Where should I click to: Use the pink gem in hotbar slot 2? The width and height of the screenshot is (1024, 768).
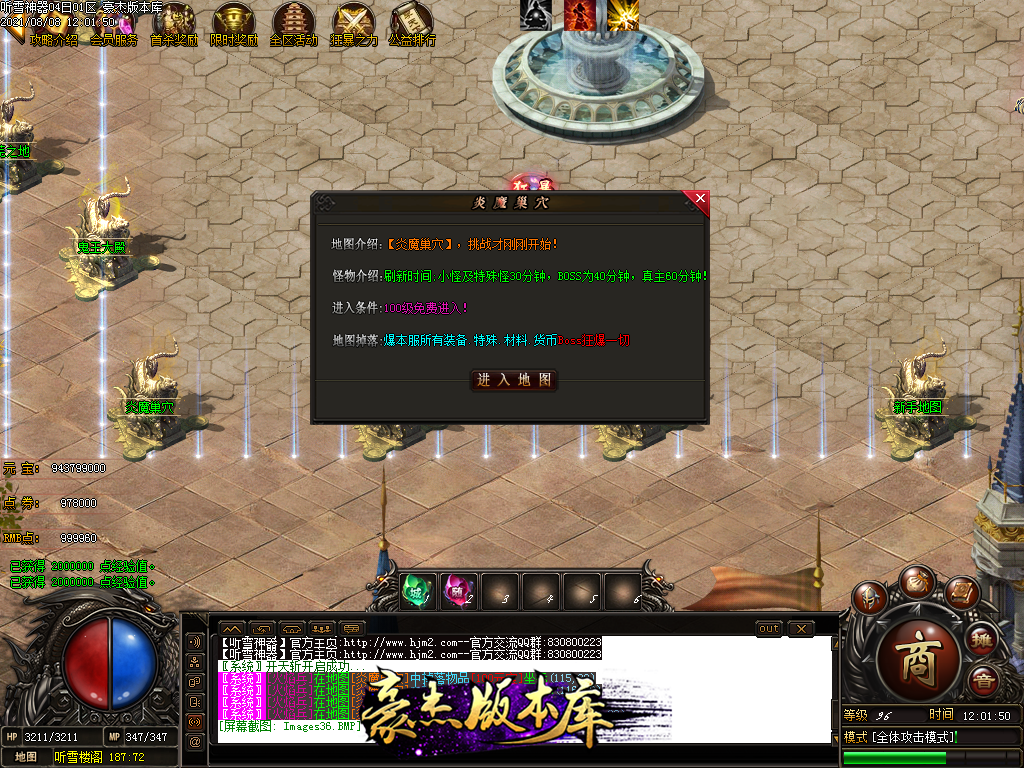coord(457,592)
